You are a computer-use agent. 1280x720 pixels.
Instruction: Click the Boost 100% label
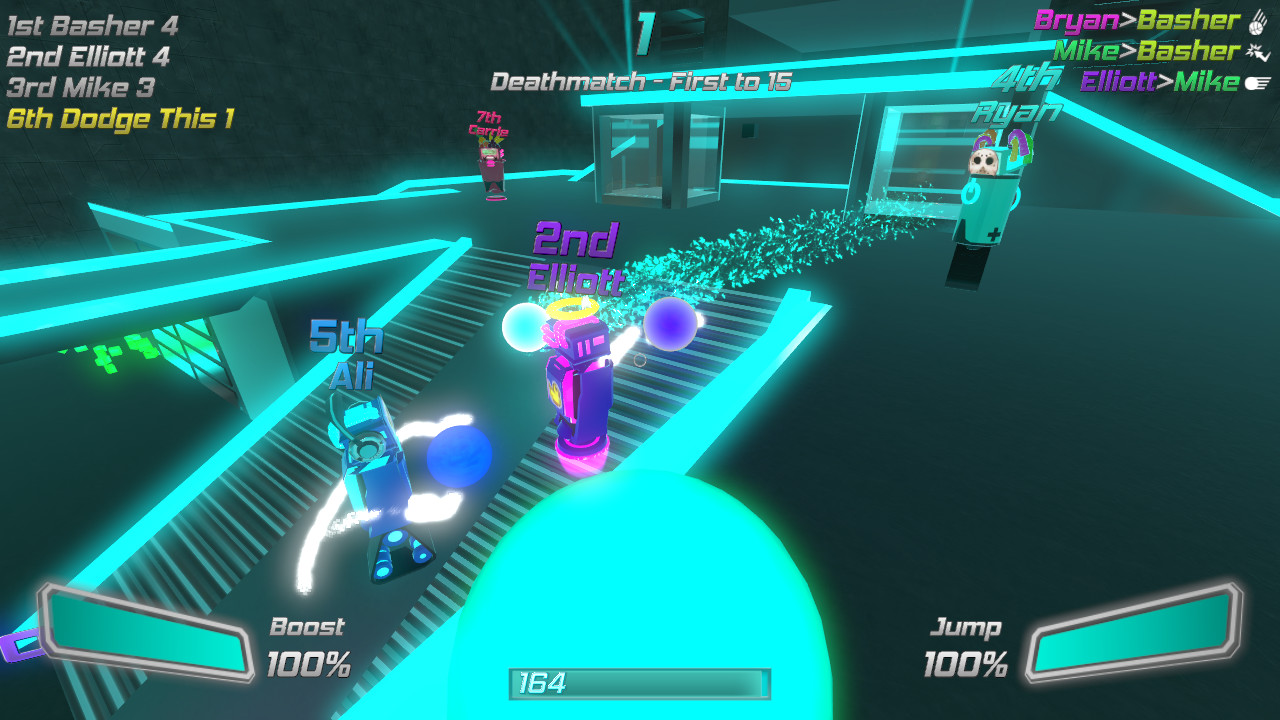point(307,645)
